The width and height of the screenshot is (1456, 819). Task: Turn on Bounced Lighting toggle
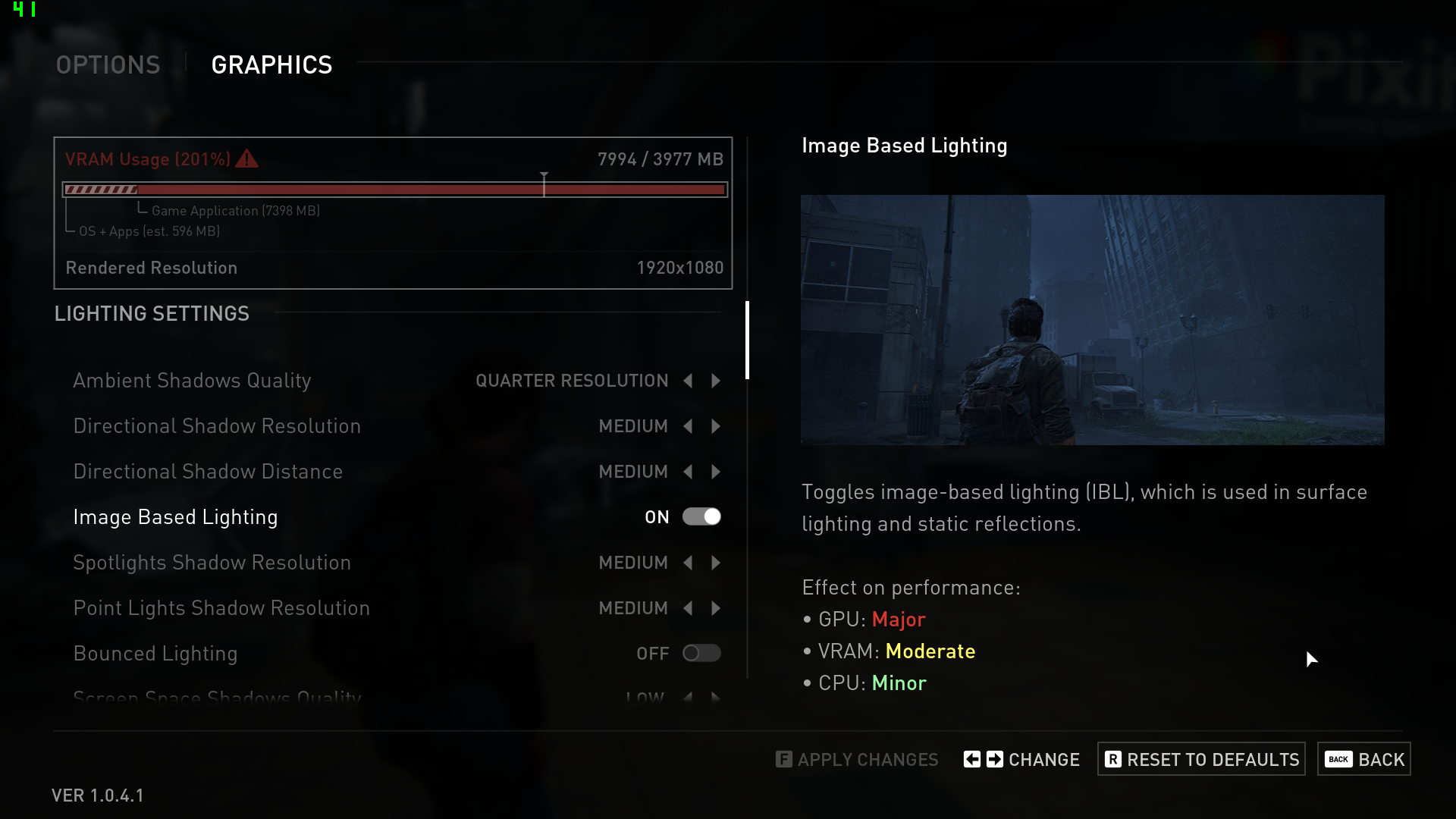701,654
